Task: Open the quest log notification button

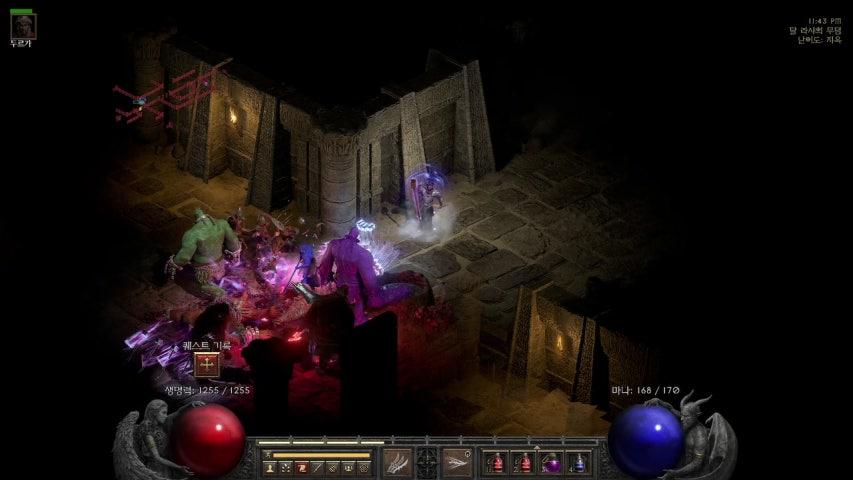Action: tap(207, 365)
